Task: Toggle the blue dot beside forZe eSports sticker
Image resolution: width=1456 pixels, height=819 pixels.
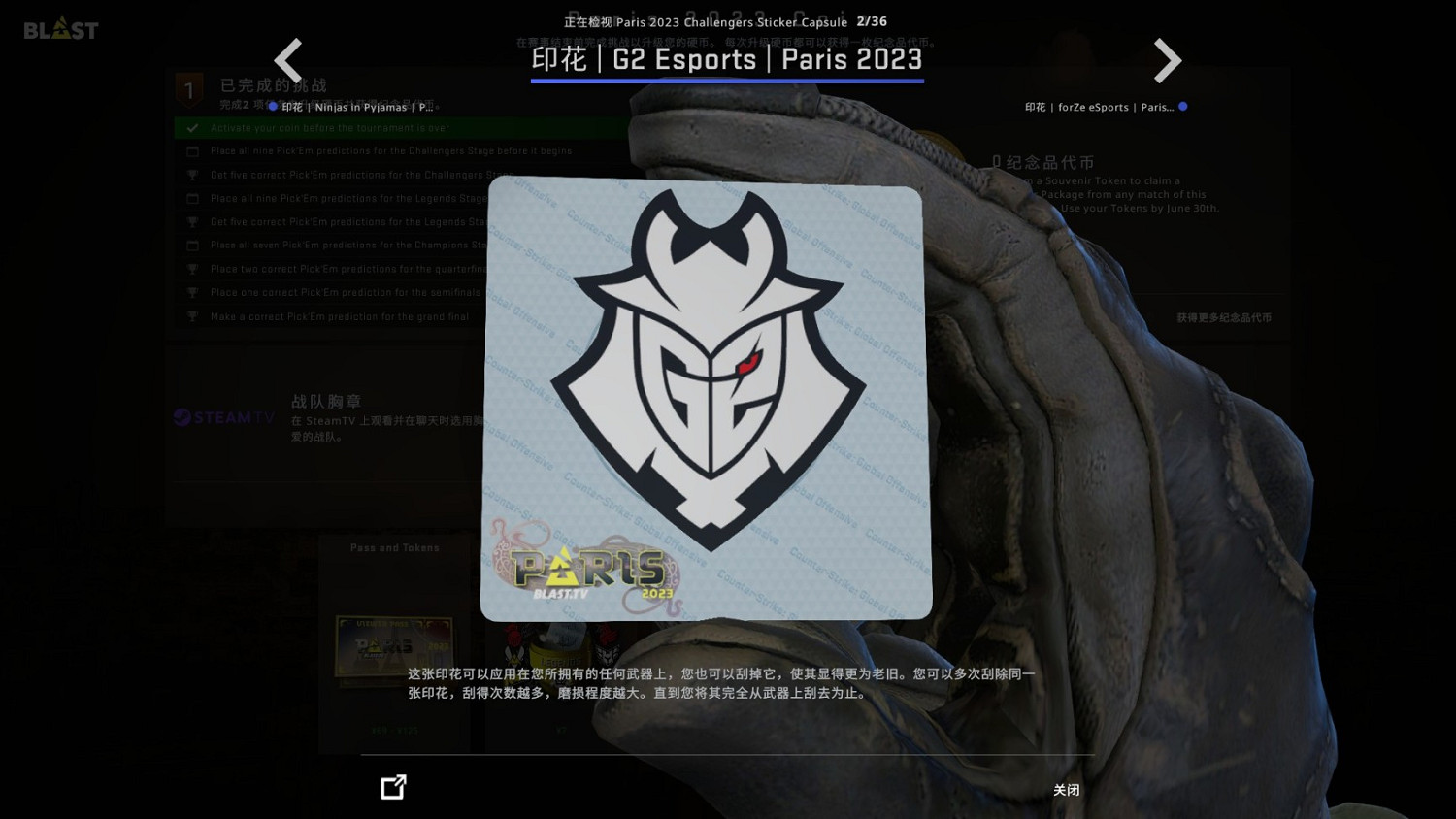Action: click(x=1183, y=107)
